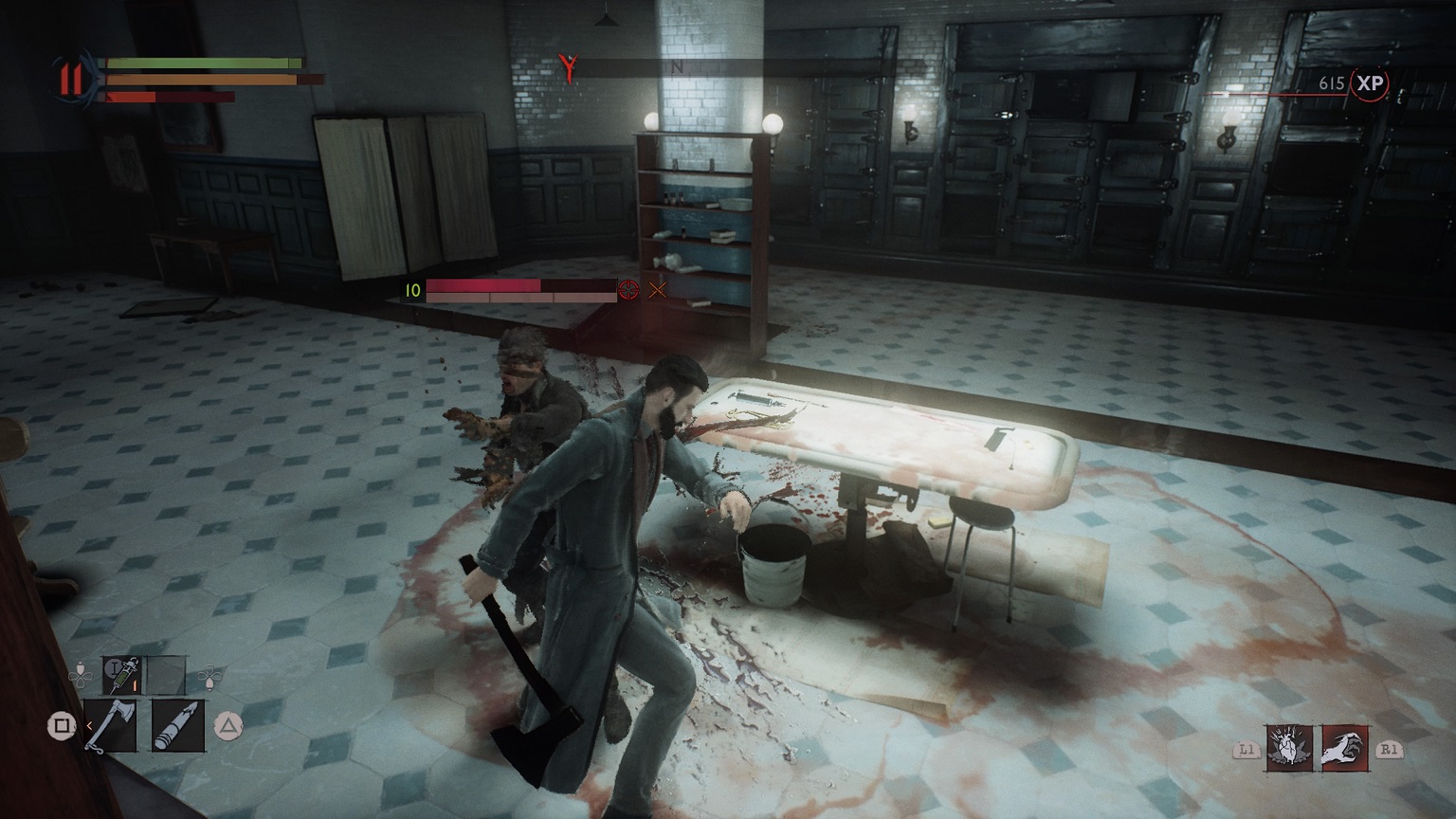Use the green serum syringe slot
Screen dimensions: 1456x819
pyautogui.click(x=121, y=674)
